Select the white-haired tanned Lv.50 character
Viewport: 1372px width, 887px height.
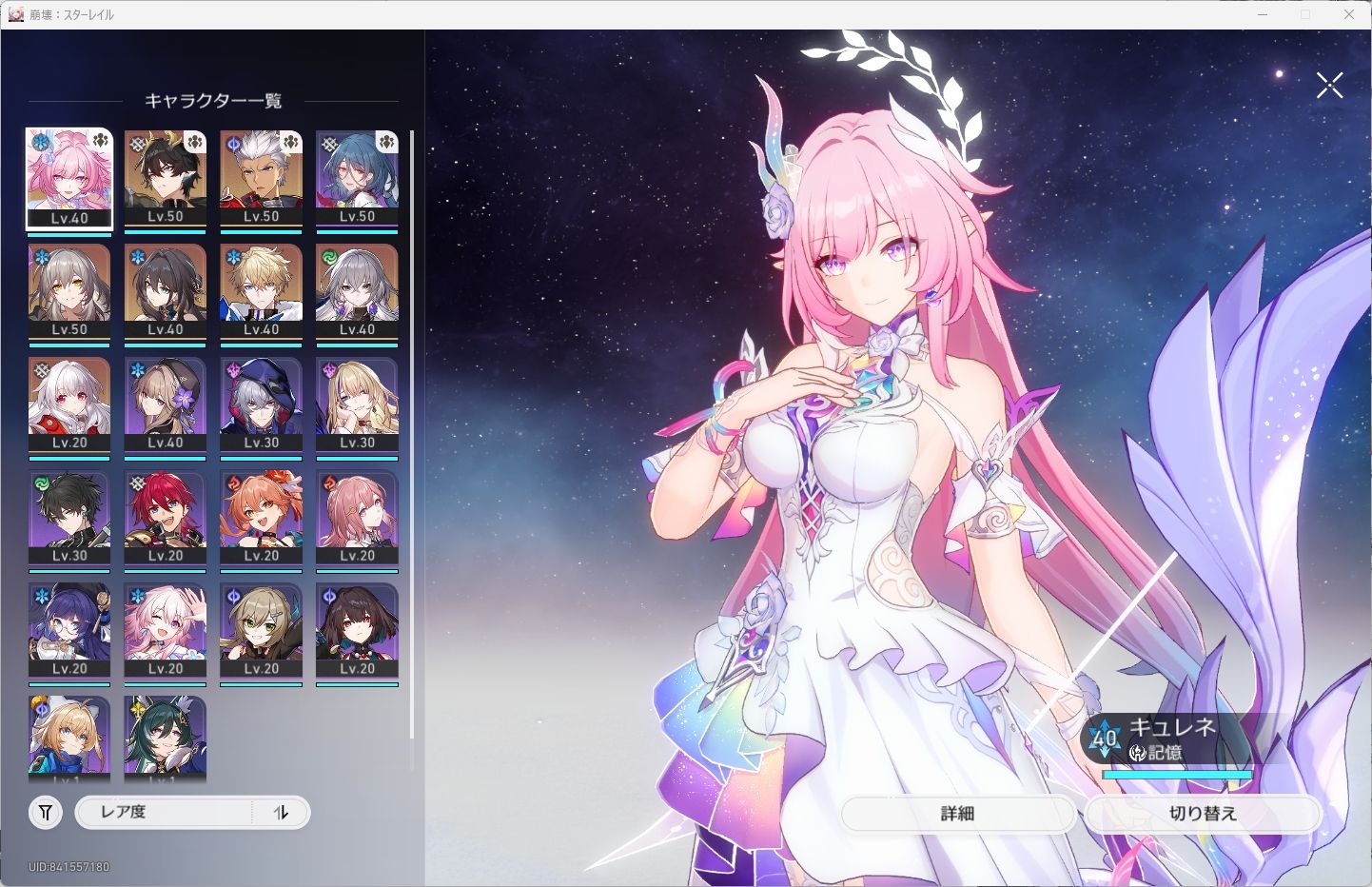tap(262, 179)
